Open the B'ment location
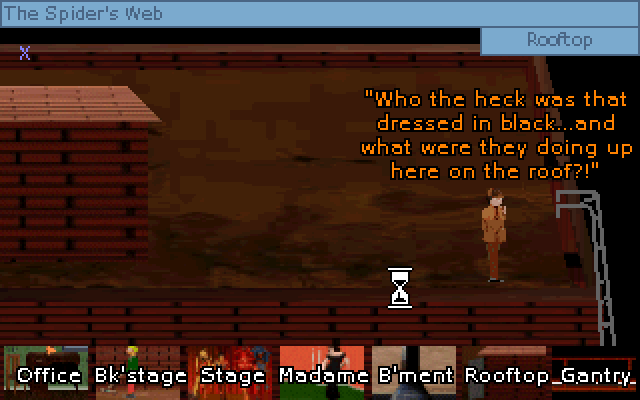Screen dimensions: 640x400 pos(415,368)
